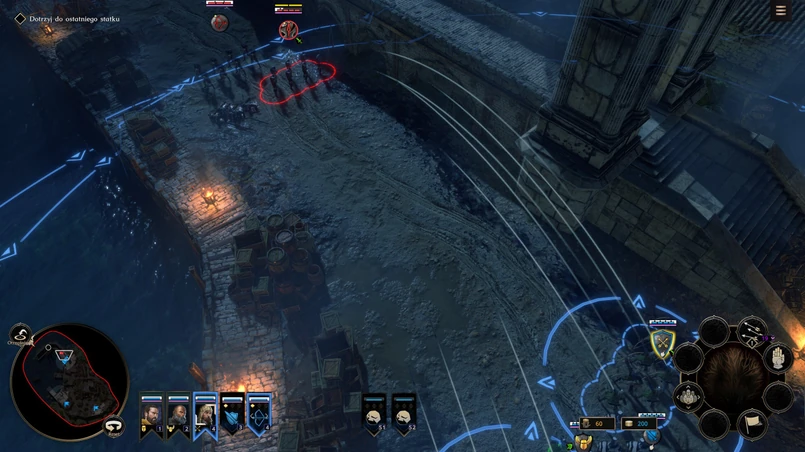Open the squad formation command
Screen dimensions: 805x452
point(689,398)
